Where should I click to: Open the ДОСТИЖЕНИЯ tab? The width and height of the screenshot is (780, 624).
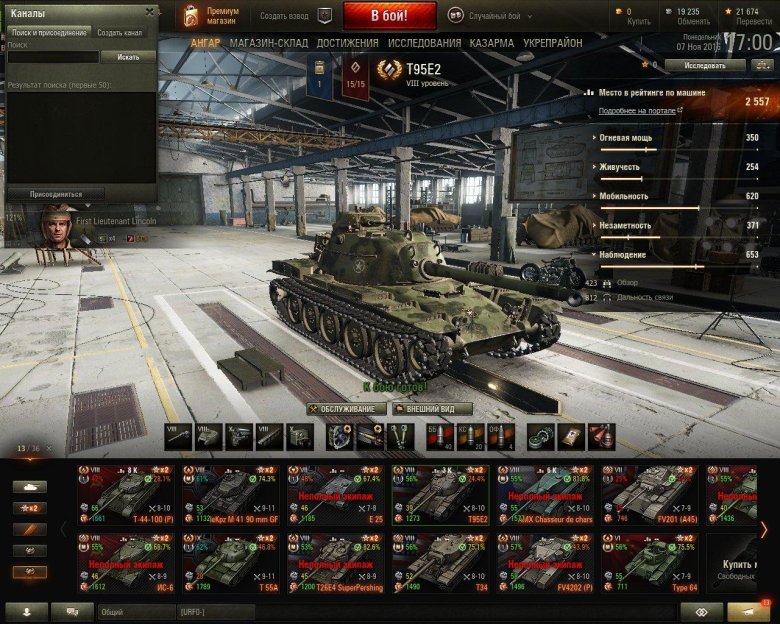click(x=347, y=43)
